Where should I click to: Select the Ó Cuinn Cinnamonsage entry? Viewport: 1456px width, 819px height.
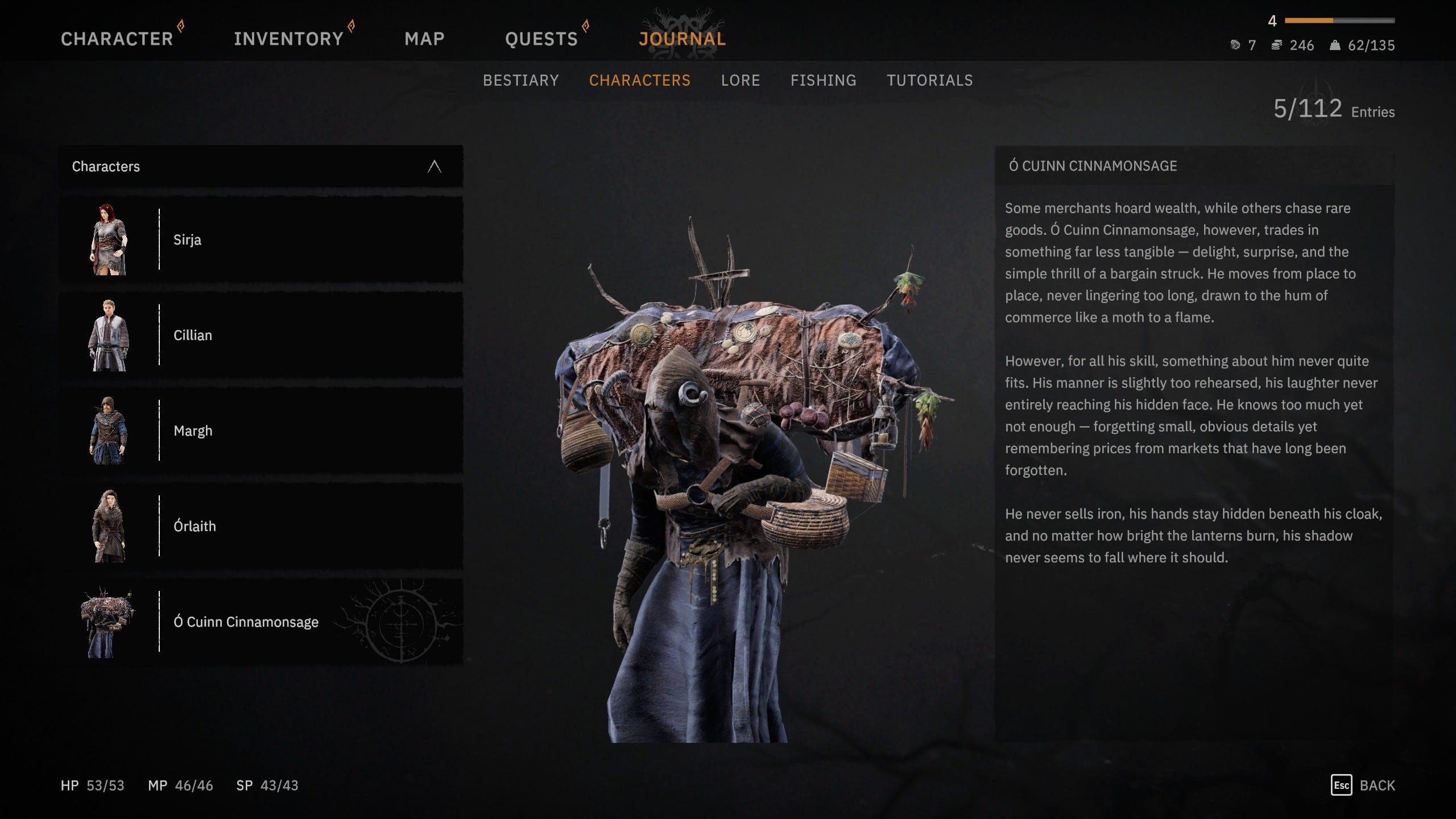coord(260,622)
